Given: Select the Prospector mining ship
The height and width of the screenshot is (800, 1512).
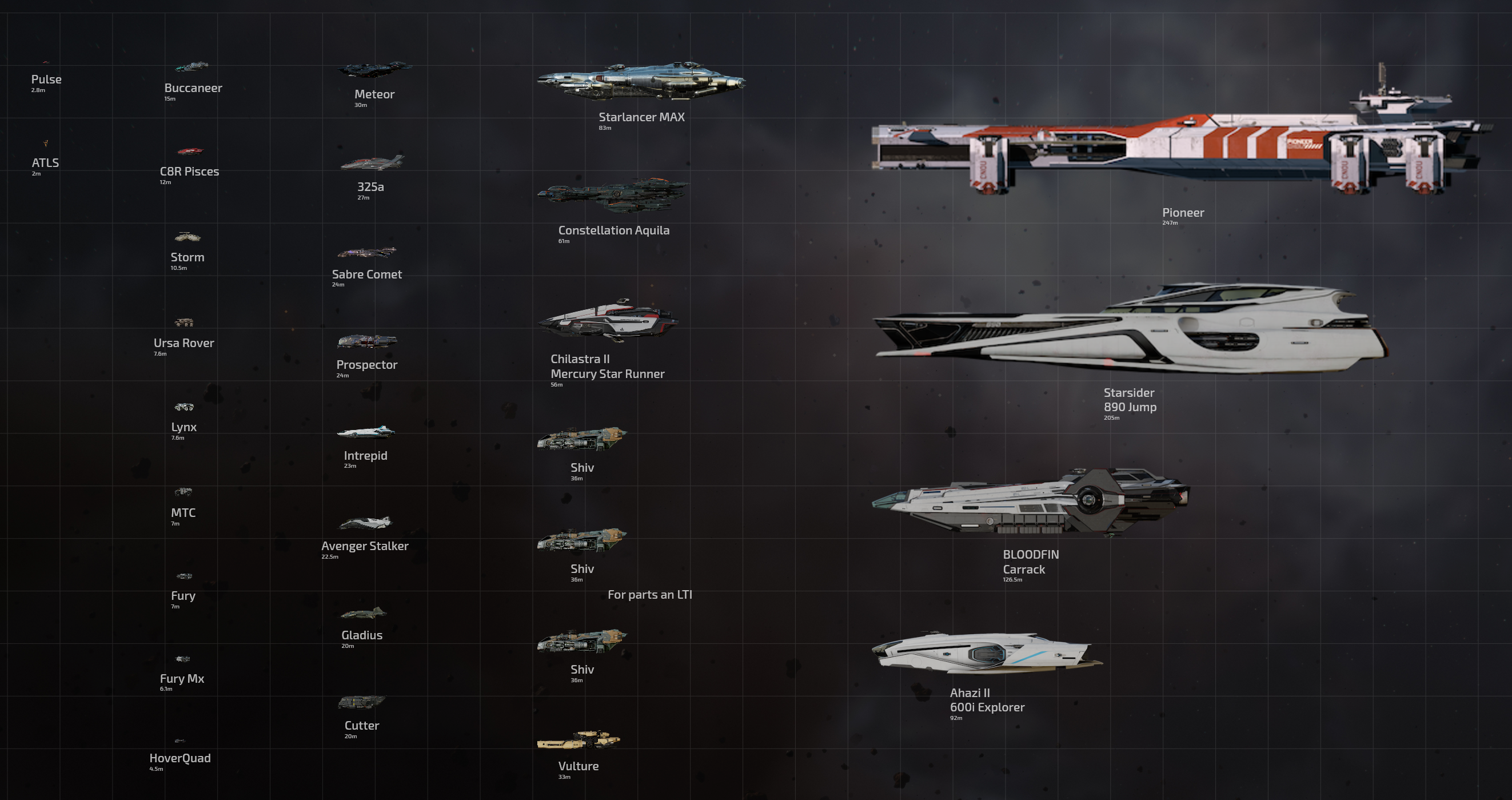Looking at the screenshot, I should [x=367, y=341].
